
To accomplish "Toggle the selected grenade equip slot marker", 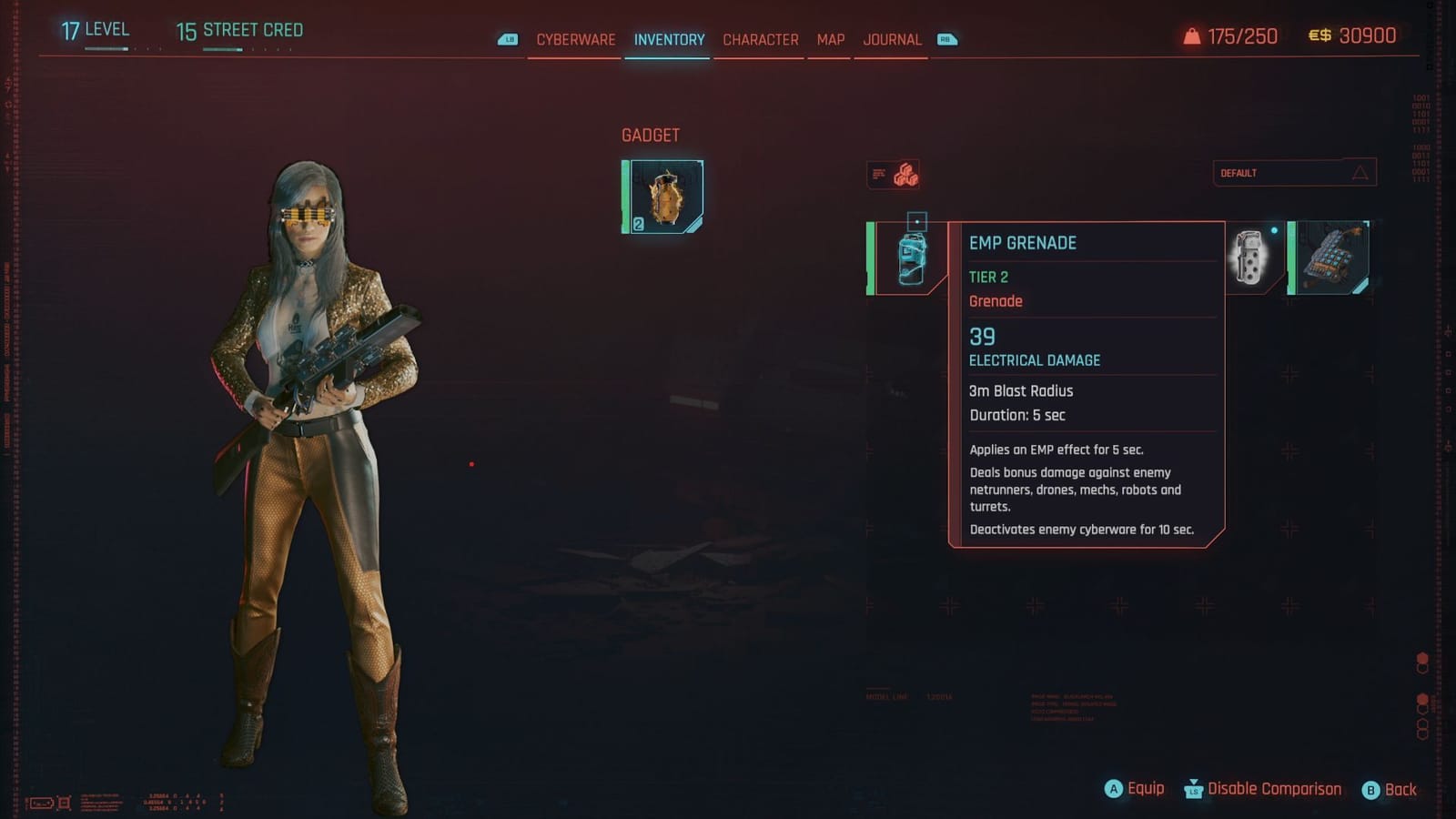I will pos(916,220).
